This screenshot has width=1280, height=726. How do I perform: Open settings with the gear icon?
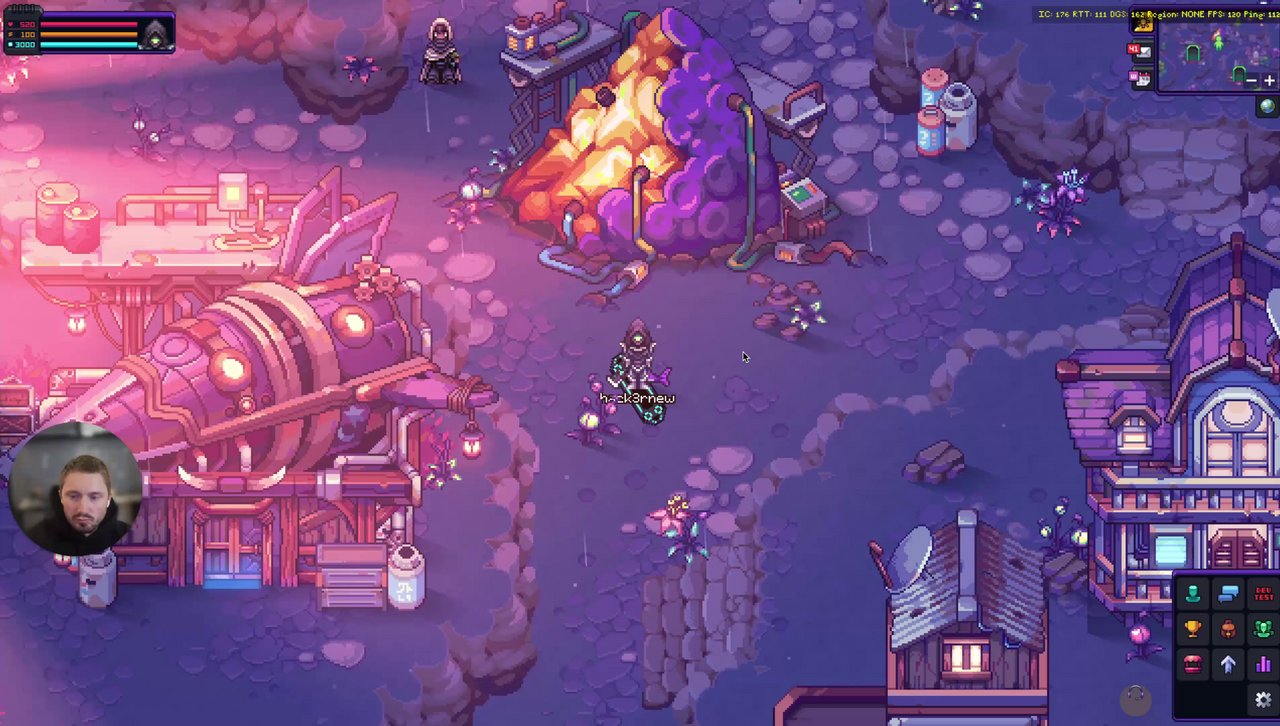(1263, 699)
